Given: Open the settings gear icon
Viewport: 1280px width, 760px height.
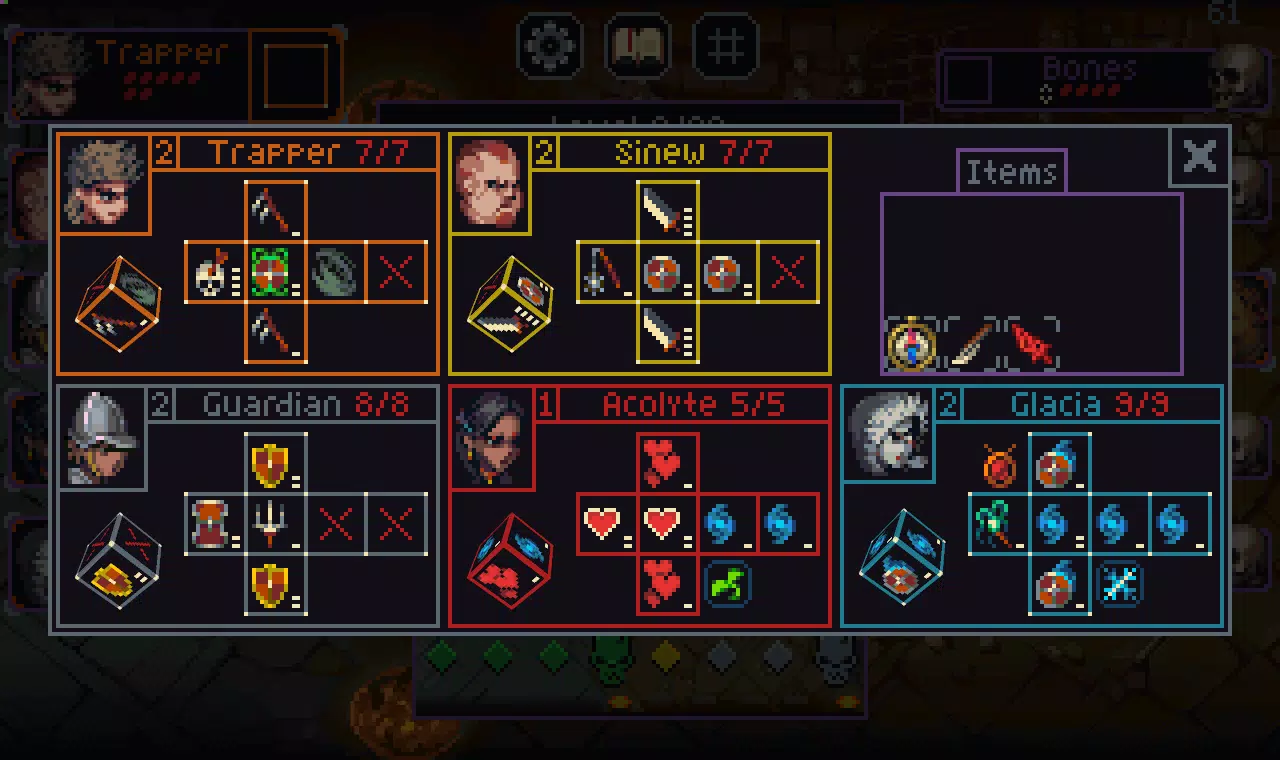Looking at the screenshot, I should click(549, 44).
